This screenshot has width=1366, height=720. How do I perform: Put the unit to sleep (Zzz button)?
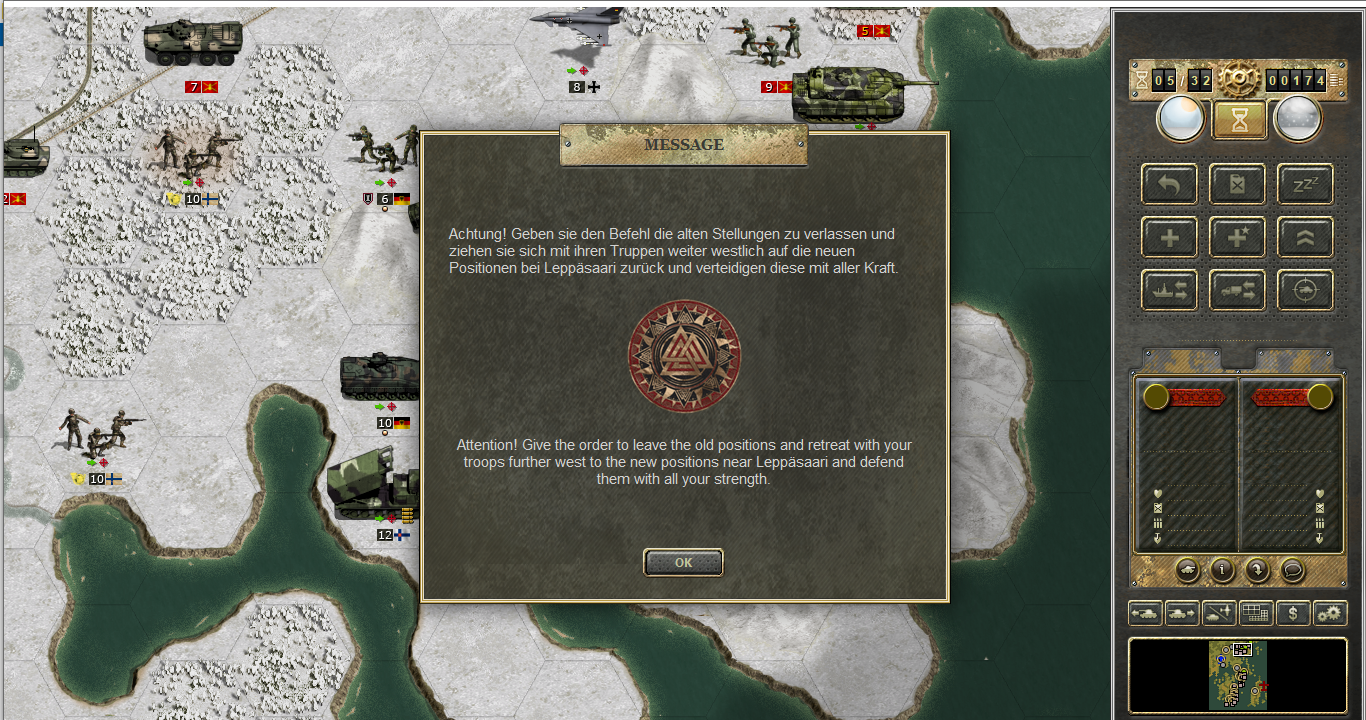pos(1305,184)
